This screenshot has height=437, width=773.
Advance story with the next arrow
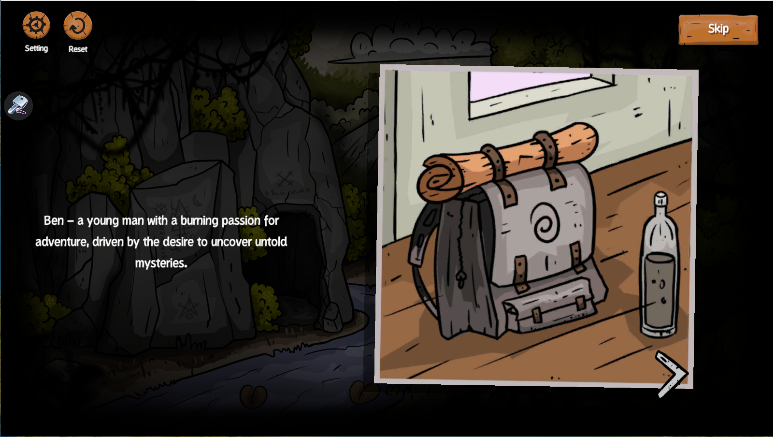coord(672,371)
